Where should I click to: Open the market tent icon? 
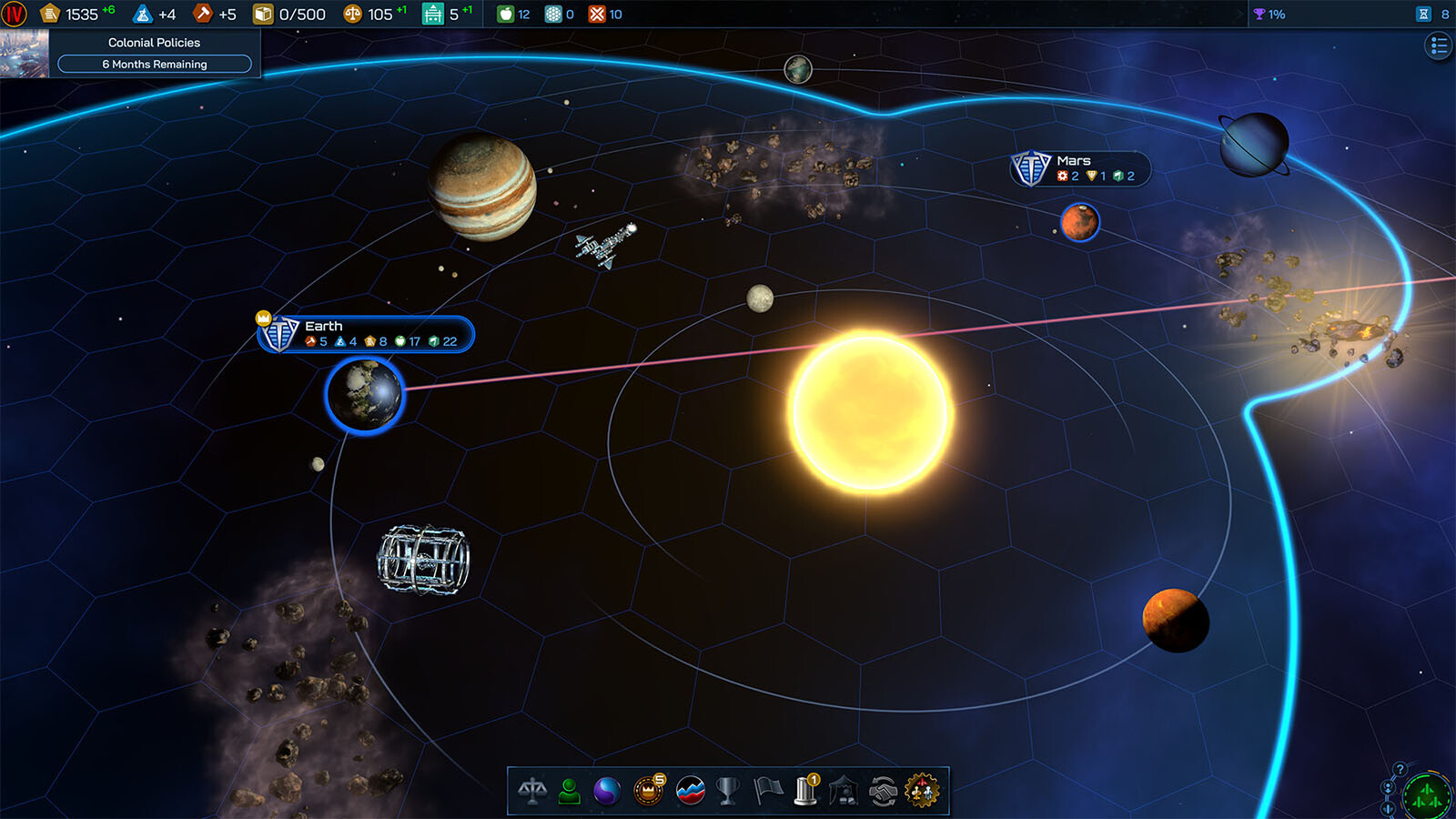(844, 791)
